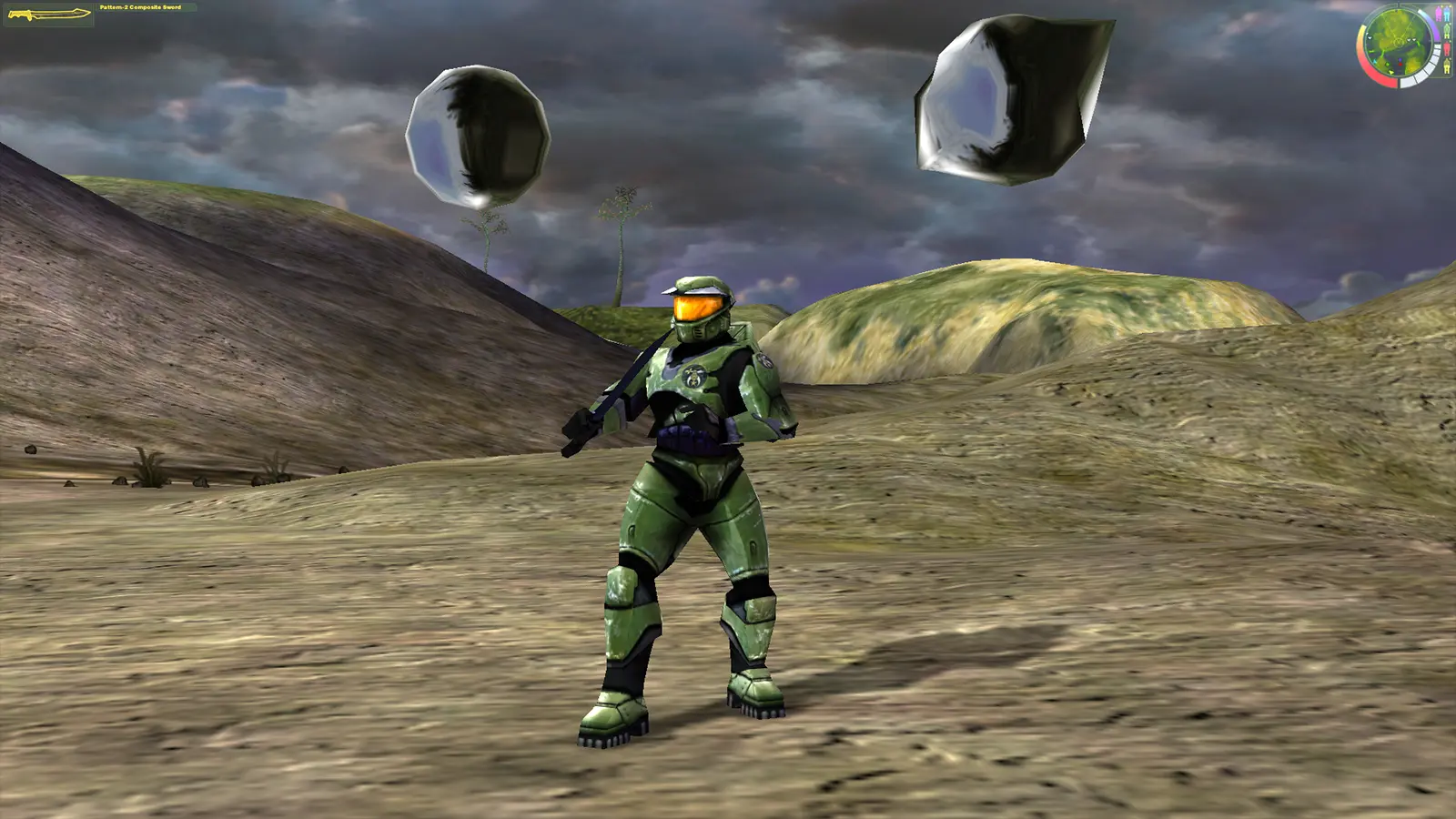Click the green facility marker on the minimap
Image resolution: width=1456 pixels, height=819 pixels.
(1387, 65)
